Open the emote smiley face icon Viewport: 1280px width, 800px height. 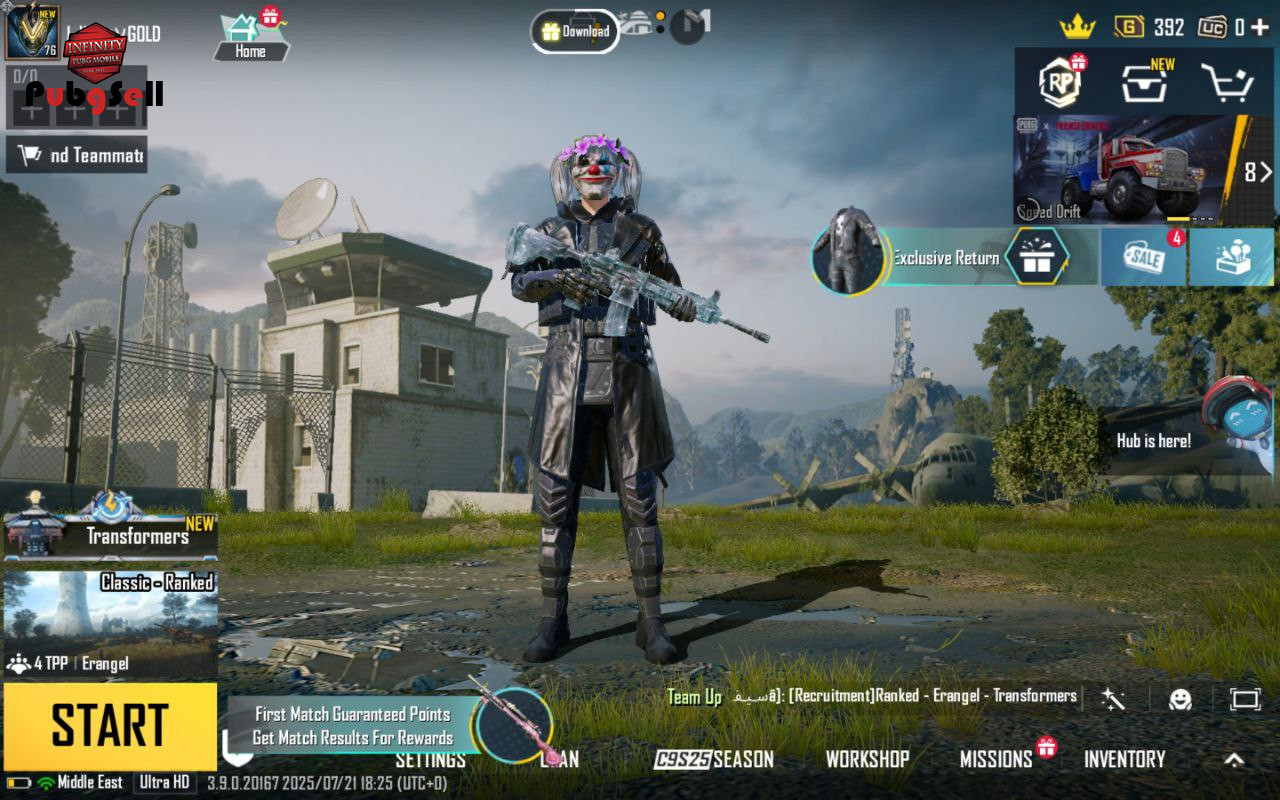(x=1181, y=699)
